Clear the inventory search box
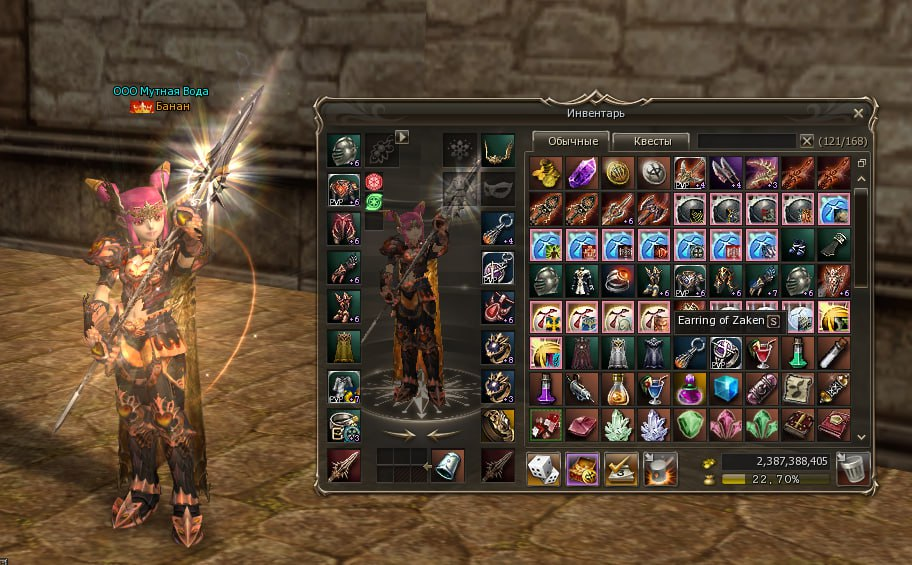The width and height of the screenshot is (912, 565). tap(807, 141)
